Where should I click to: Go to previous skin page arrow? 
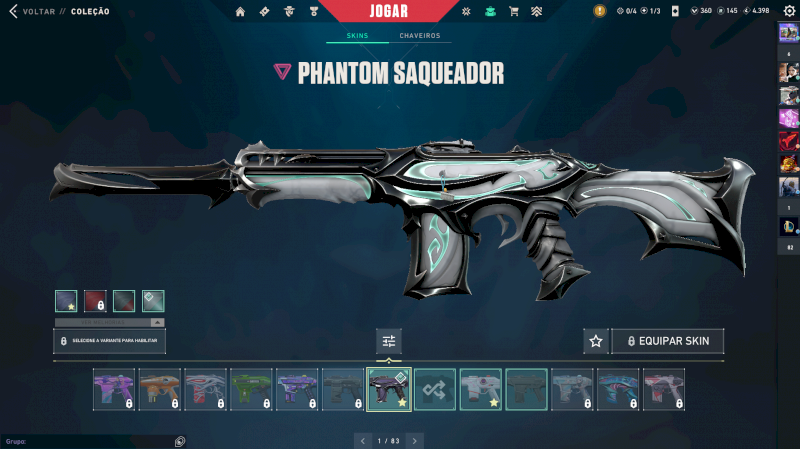pyautogui.click(x=362, y=440)
